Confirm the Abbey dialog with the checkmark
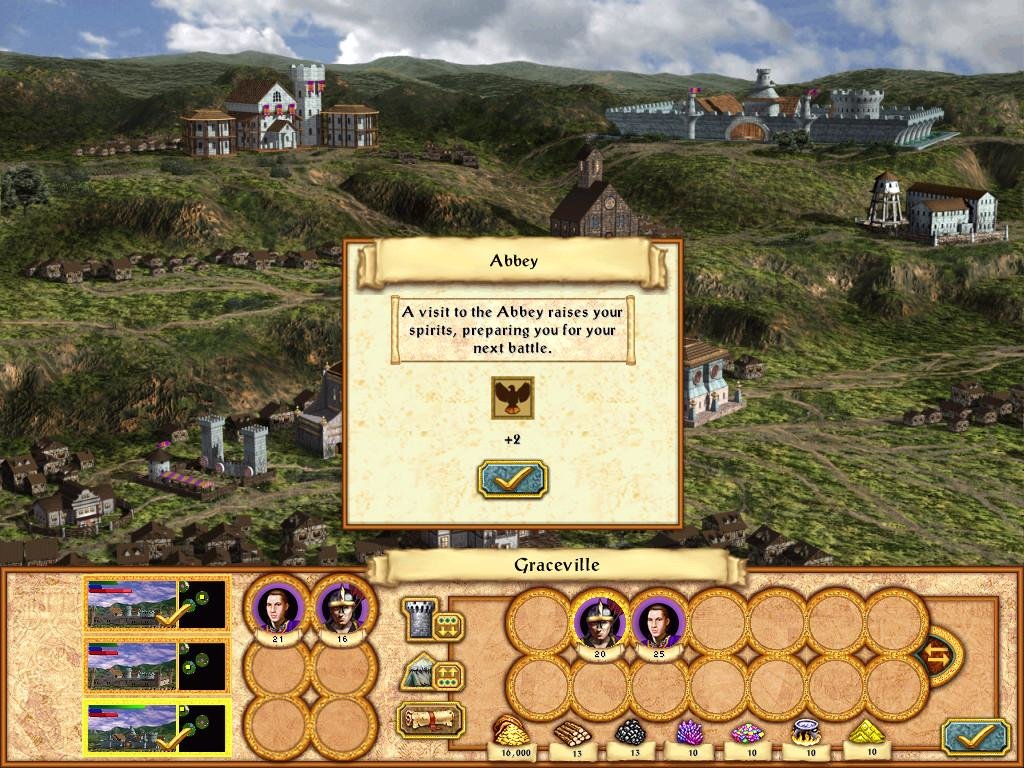This screenshot has width=1024, height=768. click(x=512, y=479)
